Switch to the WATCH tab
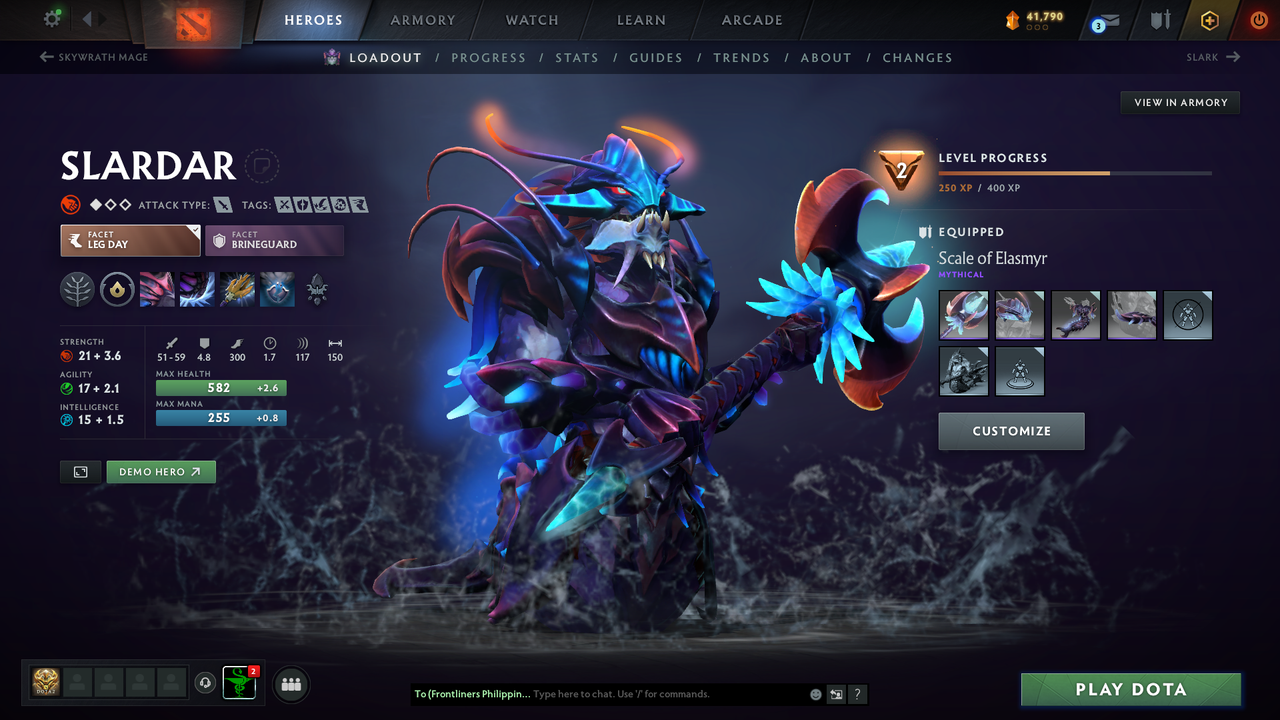Image resolution: width=1280 pixels, height=720 pixels. pos(531,19)
